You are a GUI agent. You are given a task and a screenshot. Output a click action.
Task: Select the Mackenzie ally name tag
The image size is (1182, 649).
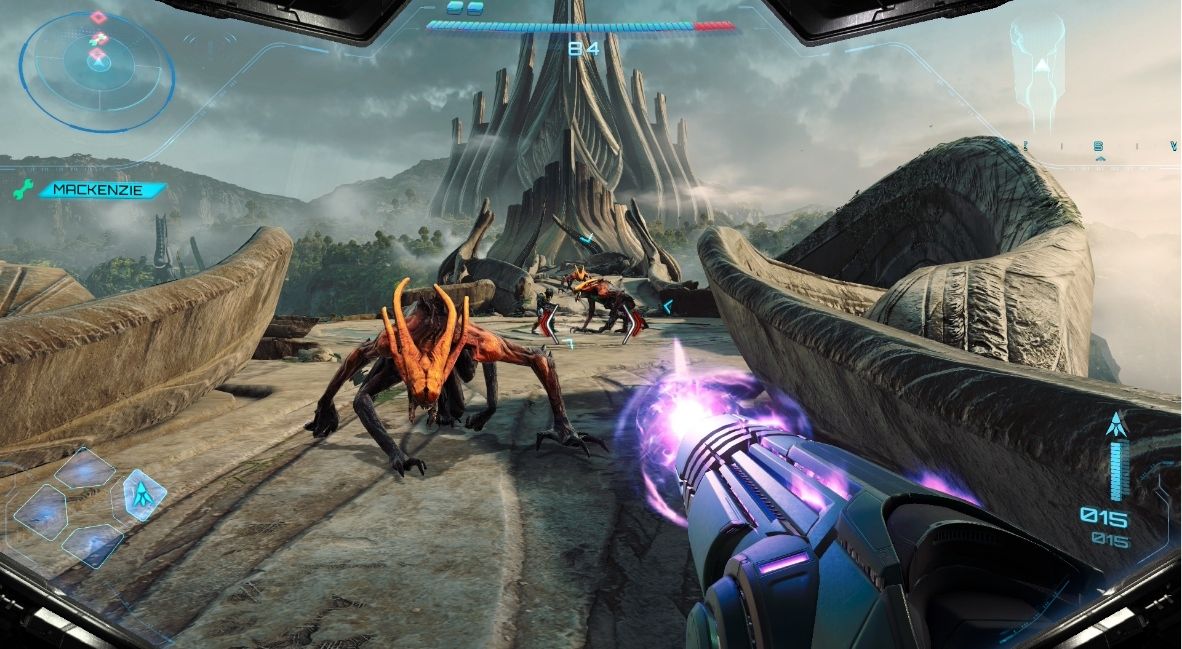98,189
